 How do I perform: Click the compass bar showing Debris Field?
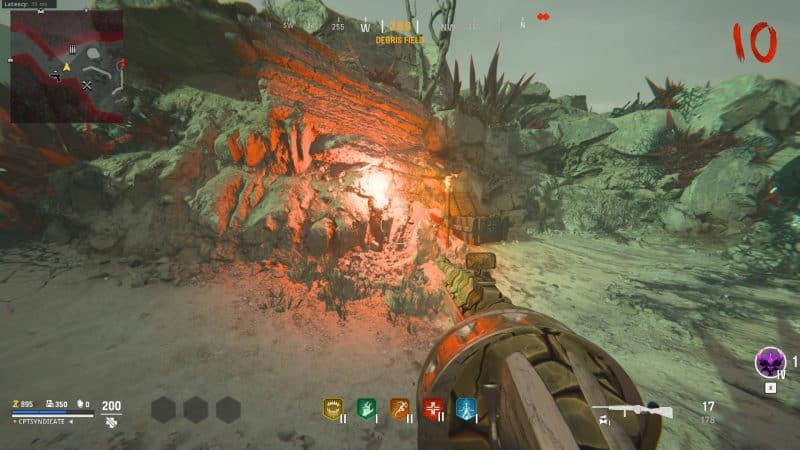pyautogui.click(x=399, y=28)
